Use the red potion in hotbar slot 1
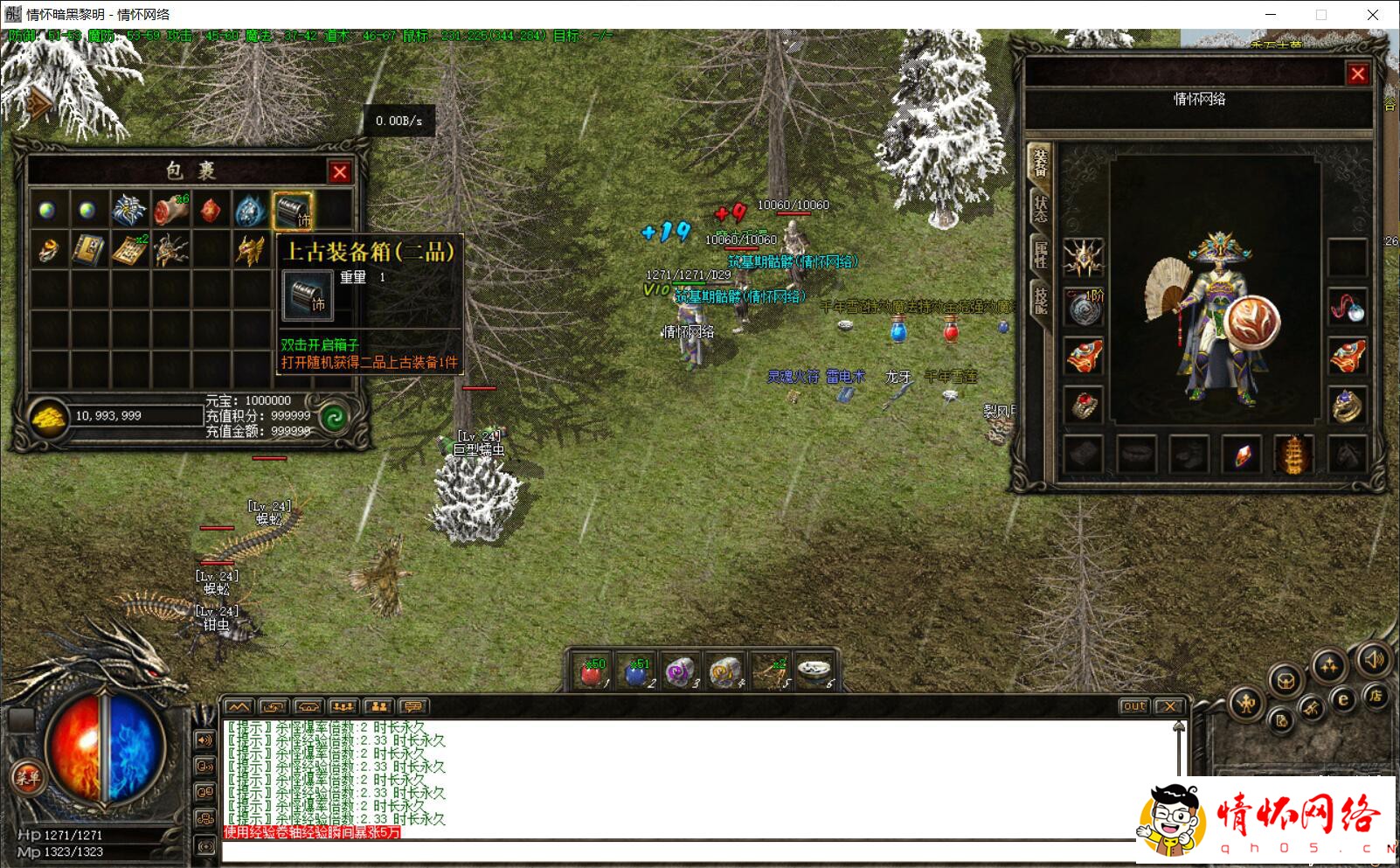The width and height of the screenshot is (1400, 868). 592,672
